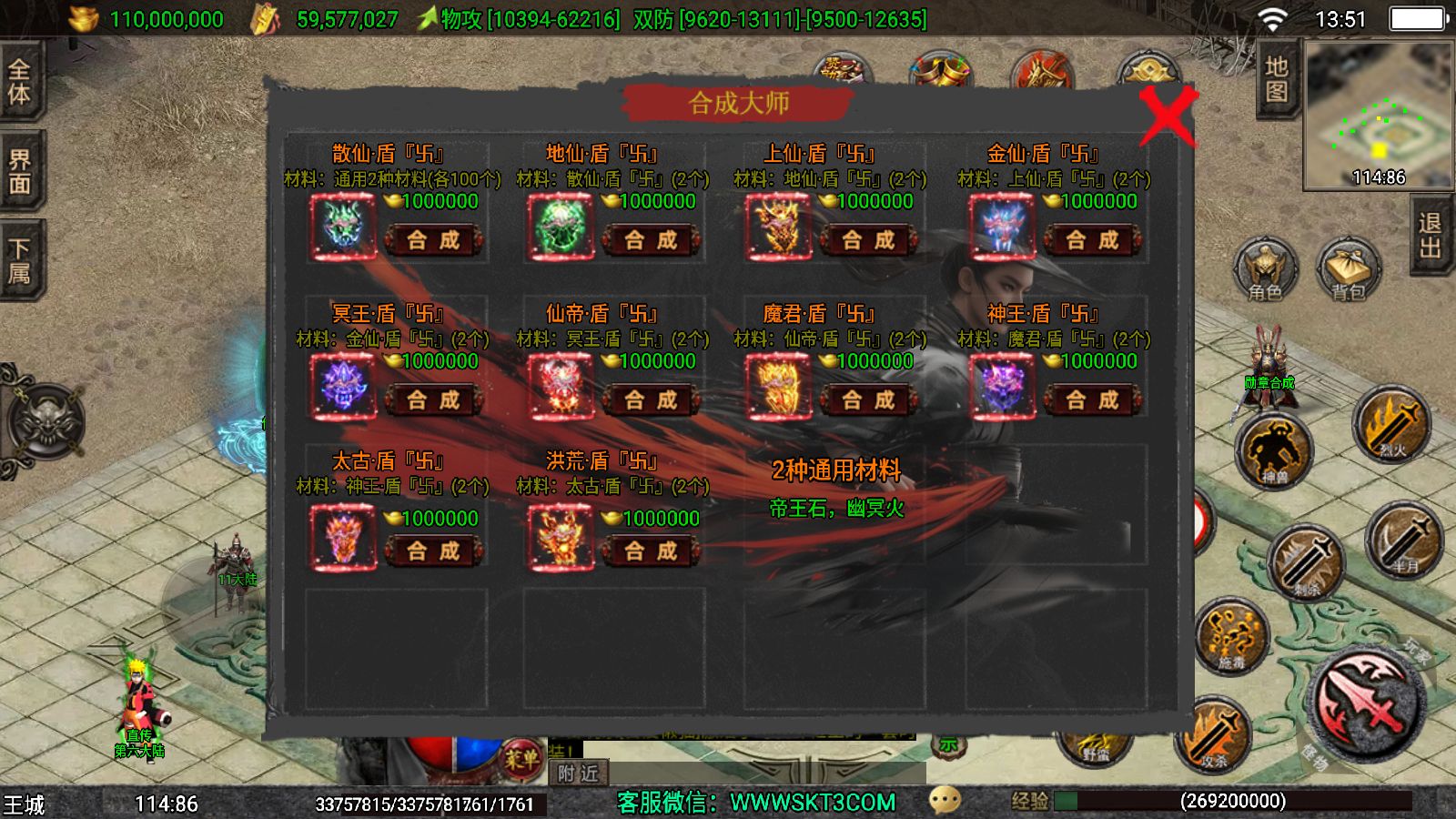The height and width of the screenshot is (819, 1456).
Task: Craft the 神王·盾 shield
Action: (x=1092, y=399)
